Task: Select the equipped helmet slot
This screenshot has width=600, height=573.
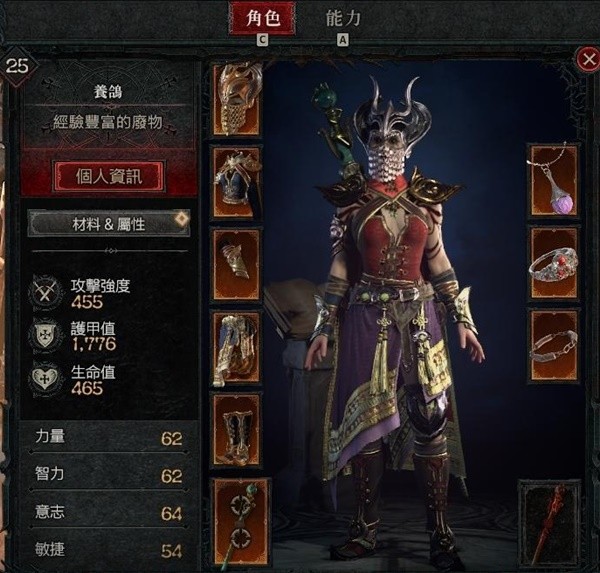Action: (237, 100)
